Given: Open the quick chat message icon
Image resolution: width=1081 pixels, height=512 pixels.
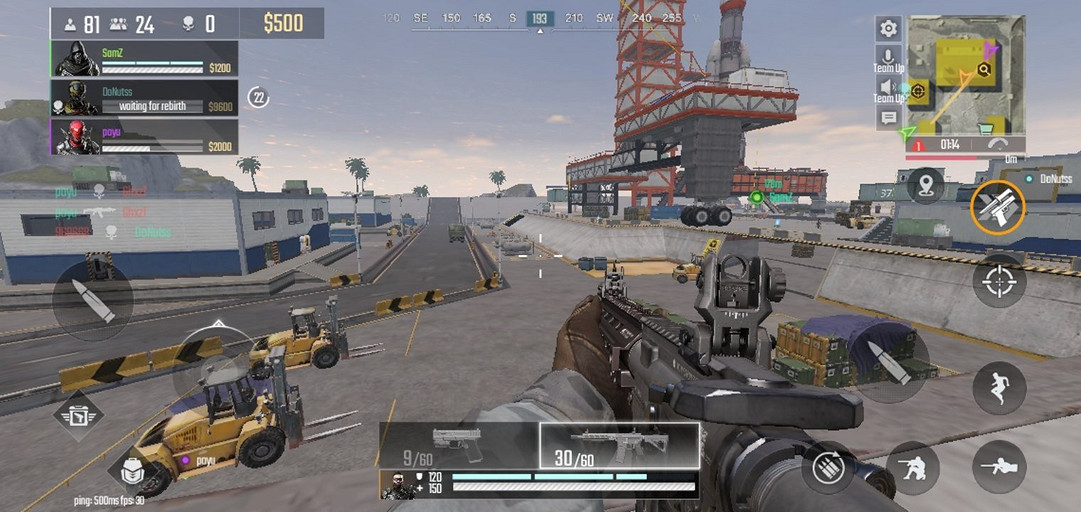Looking at the screenshot, I should click(888, 118).
